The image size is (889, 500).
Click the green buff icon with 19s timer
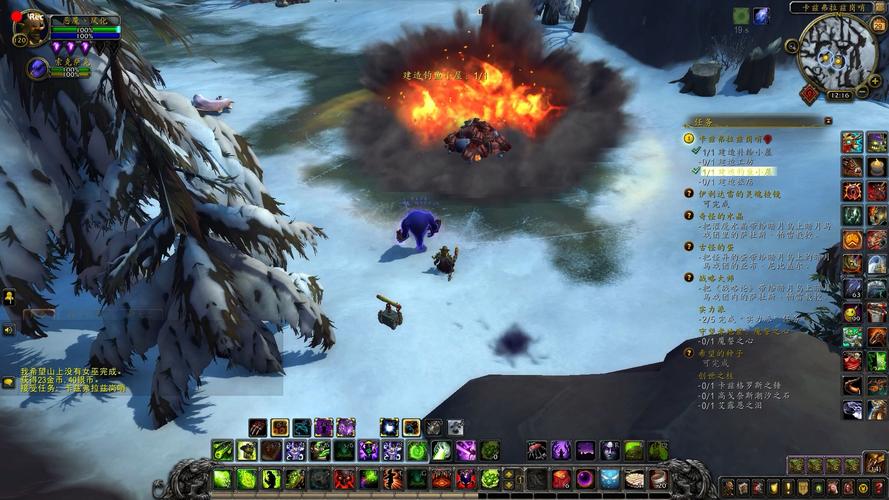[741, 16]
